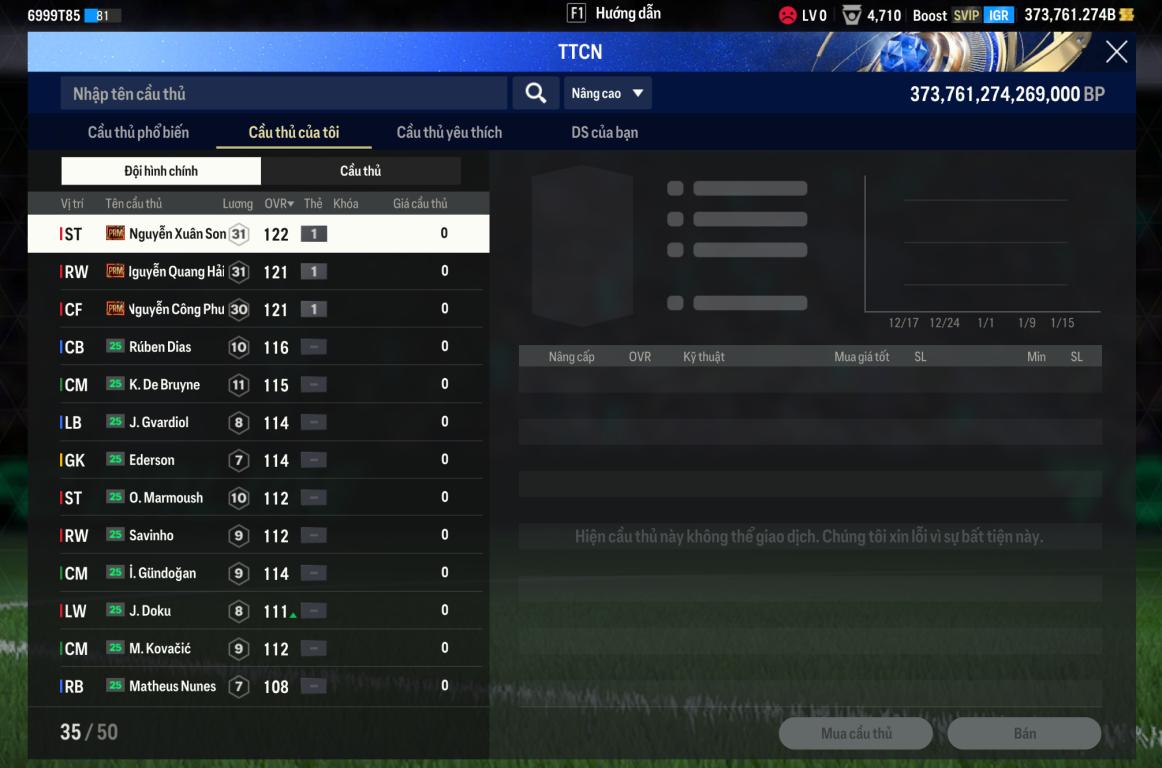The width and height of the screenshot is (1162, 768).
Task: Select the Đội hình chính sub-tab
Action: point(161,171)
